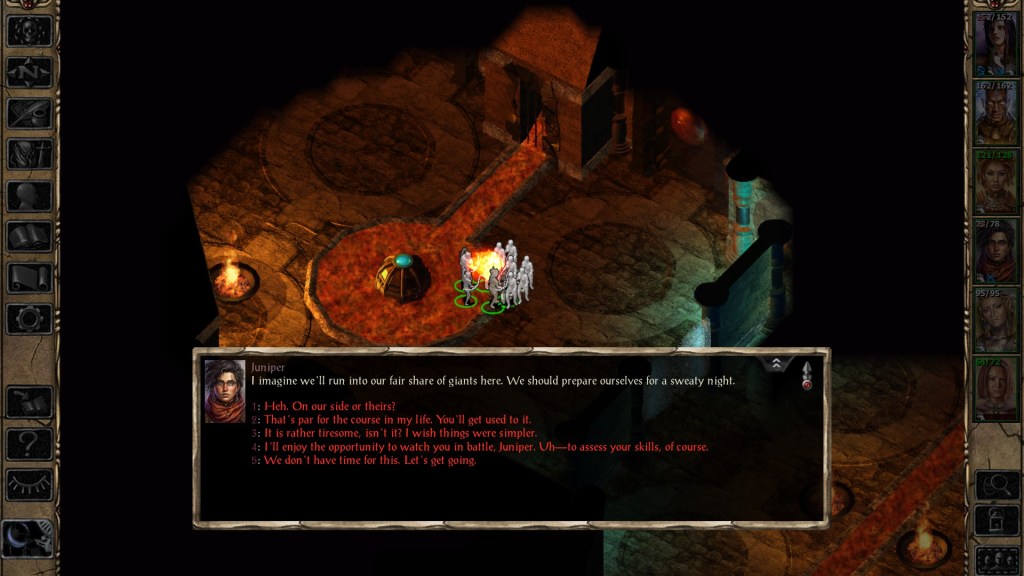The image size is (1024, 576).
Task: Choose reply "Heh. On our side or theirs?"
Action: tap(330, 406)
